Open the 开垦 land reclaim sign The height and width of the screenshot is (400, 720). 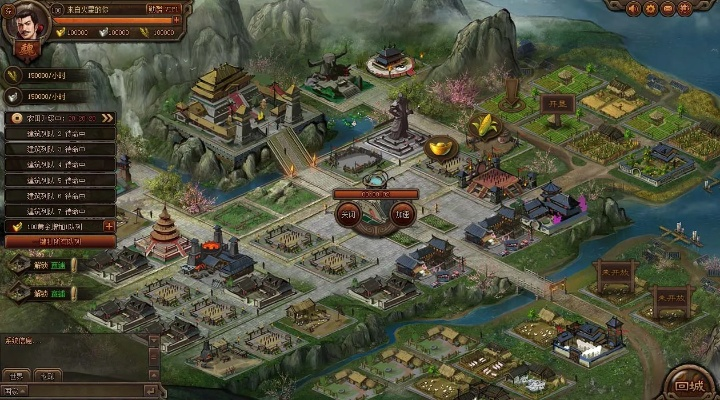point(553,103)
